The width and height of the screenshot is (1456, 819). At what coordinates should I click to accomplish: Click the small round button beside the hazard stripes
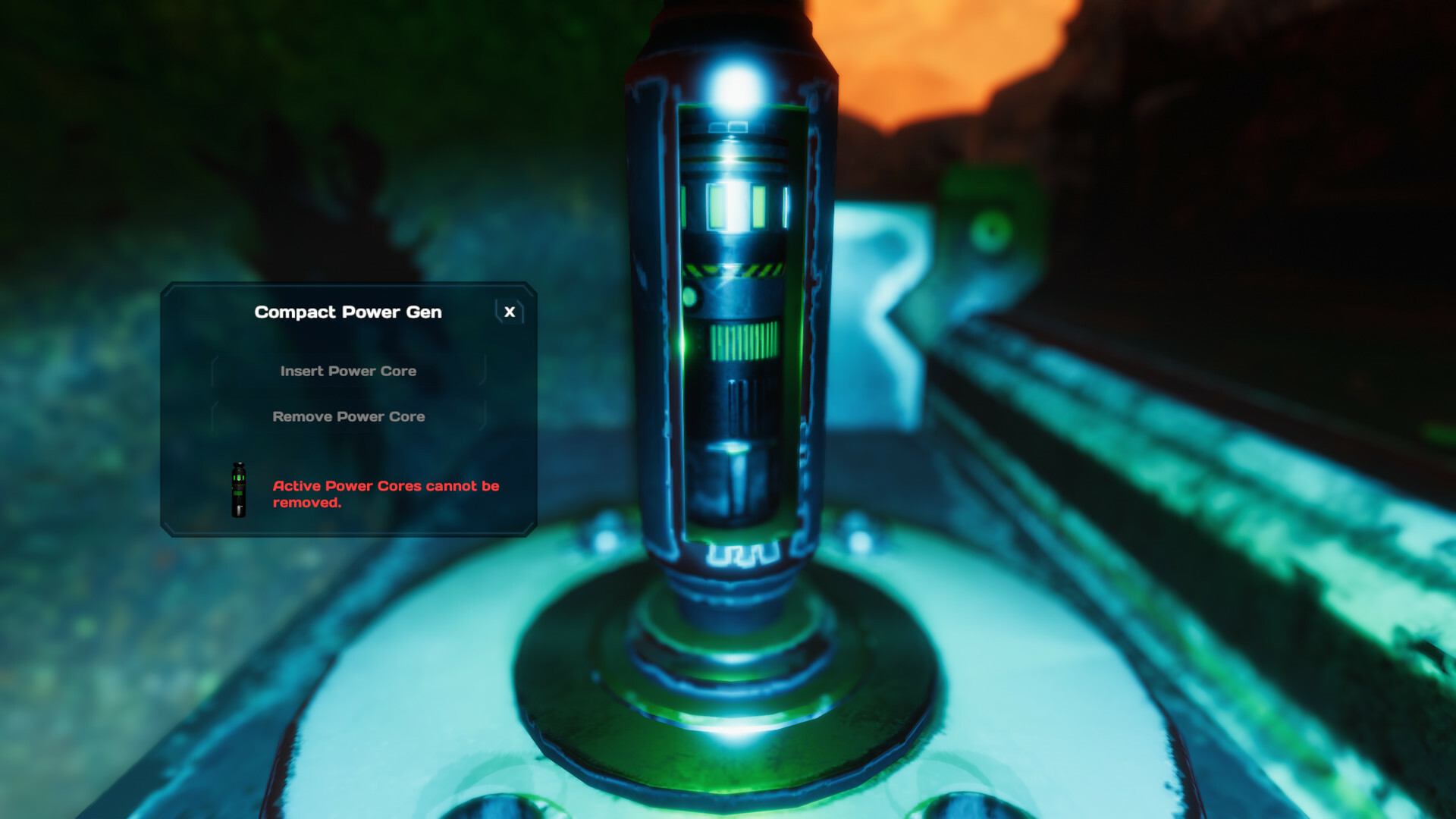[x=690, y=297]
